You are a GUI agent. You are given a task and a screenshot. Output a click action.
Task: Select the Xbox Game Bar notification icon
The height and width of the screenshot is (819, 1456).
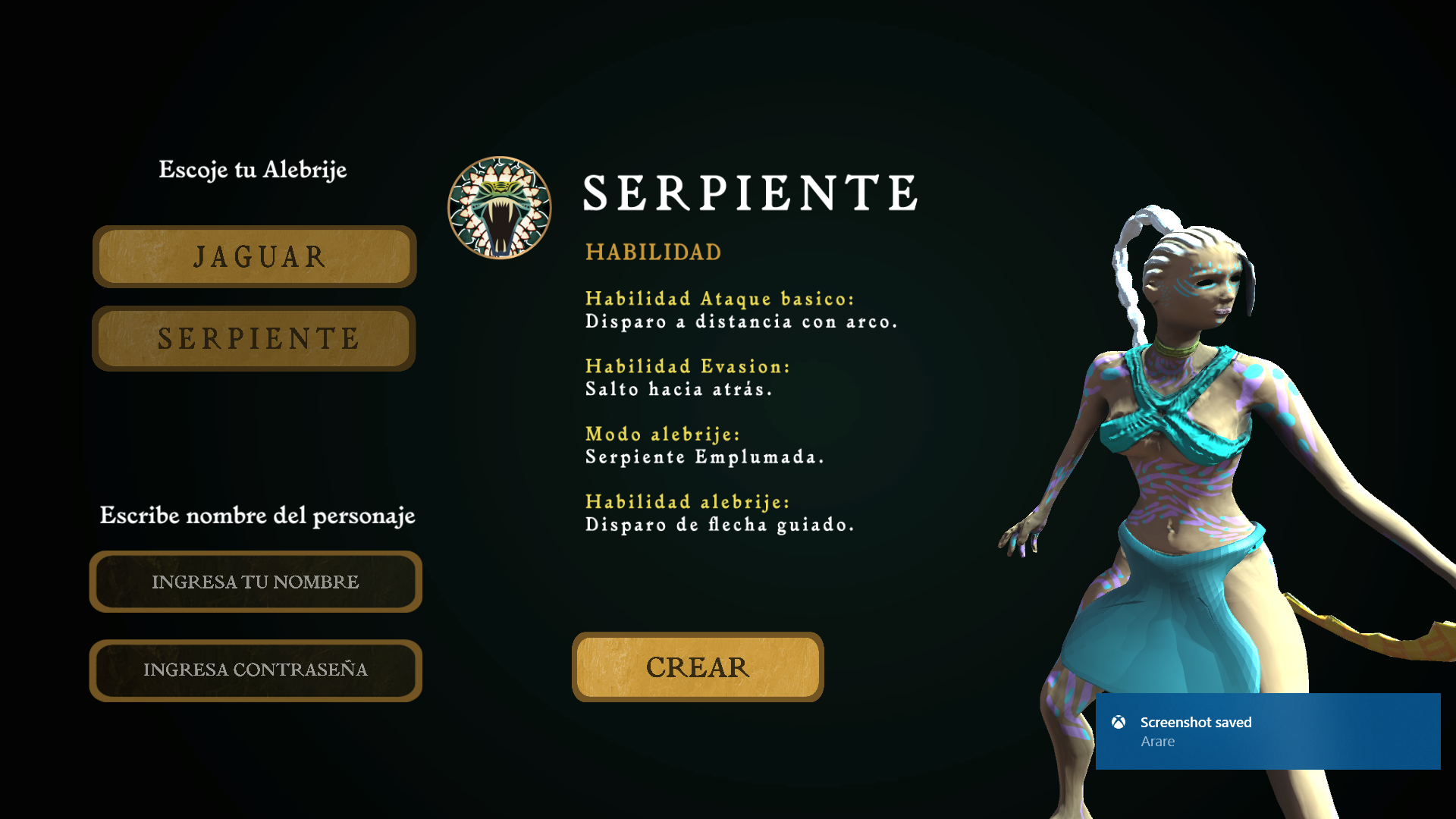tap(1117, 723)
